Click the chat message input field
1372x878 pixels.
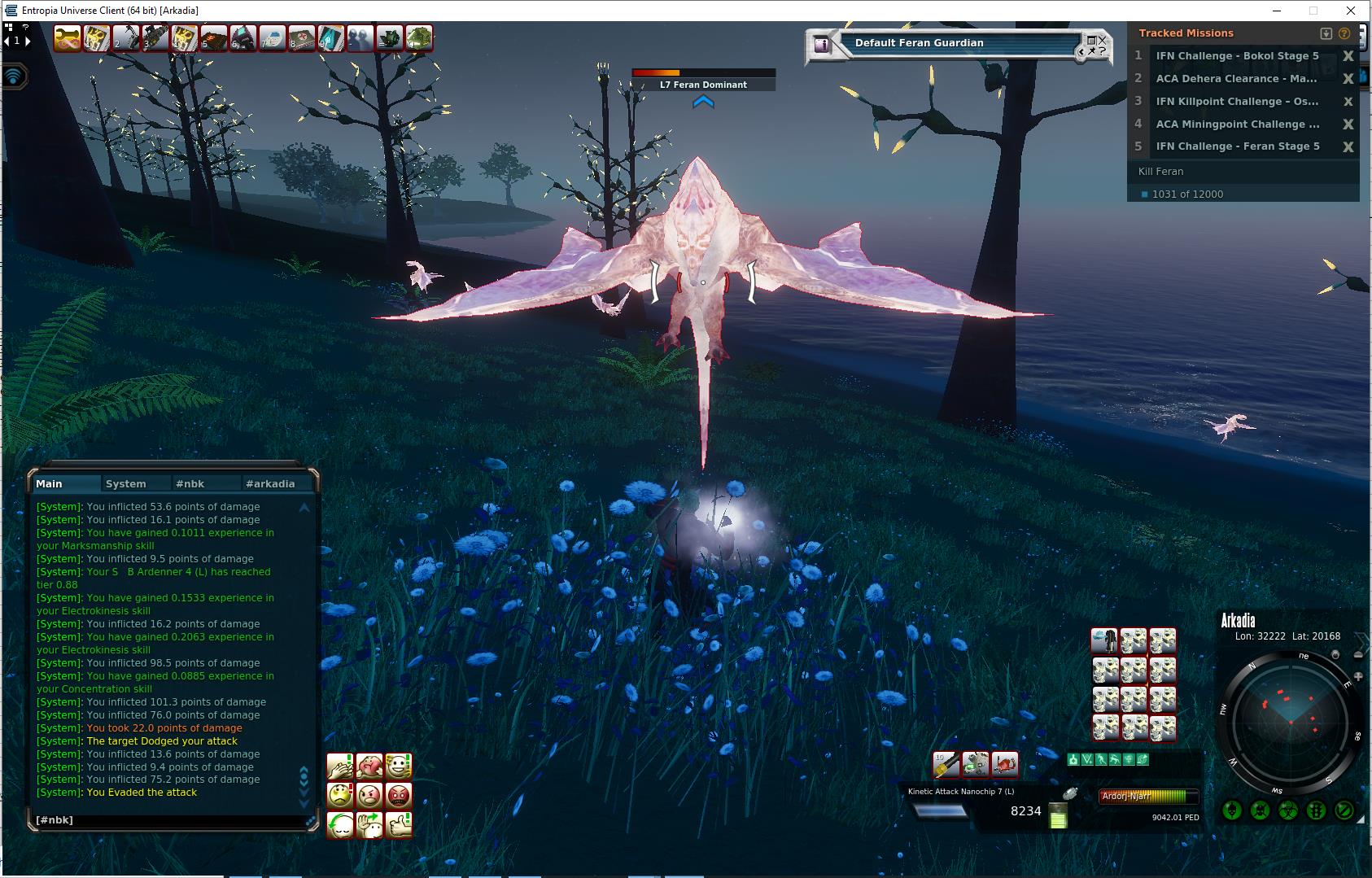click(171, 820)
